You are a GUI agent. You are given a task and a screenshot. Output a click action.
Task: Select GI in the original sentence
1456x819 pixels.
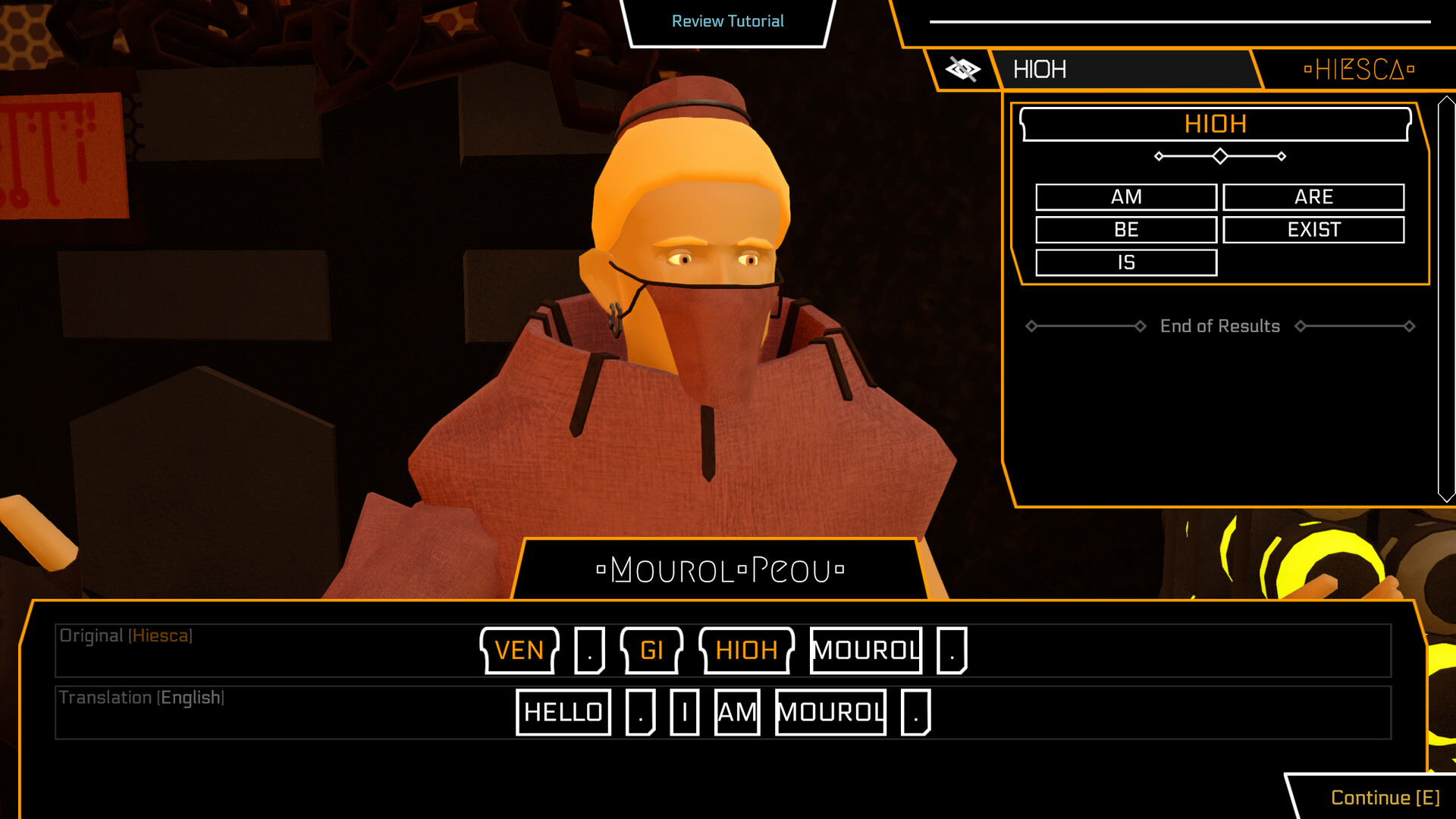653,651
